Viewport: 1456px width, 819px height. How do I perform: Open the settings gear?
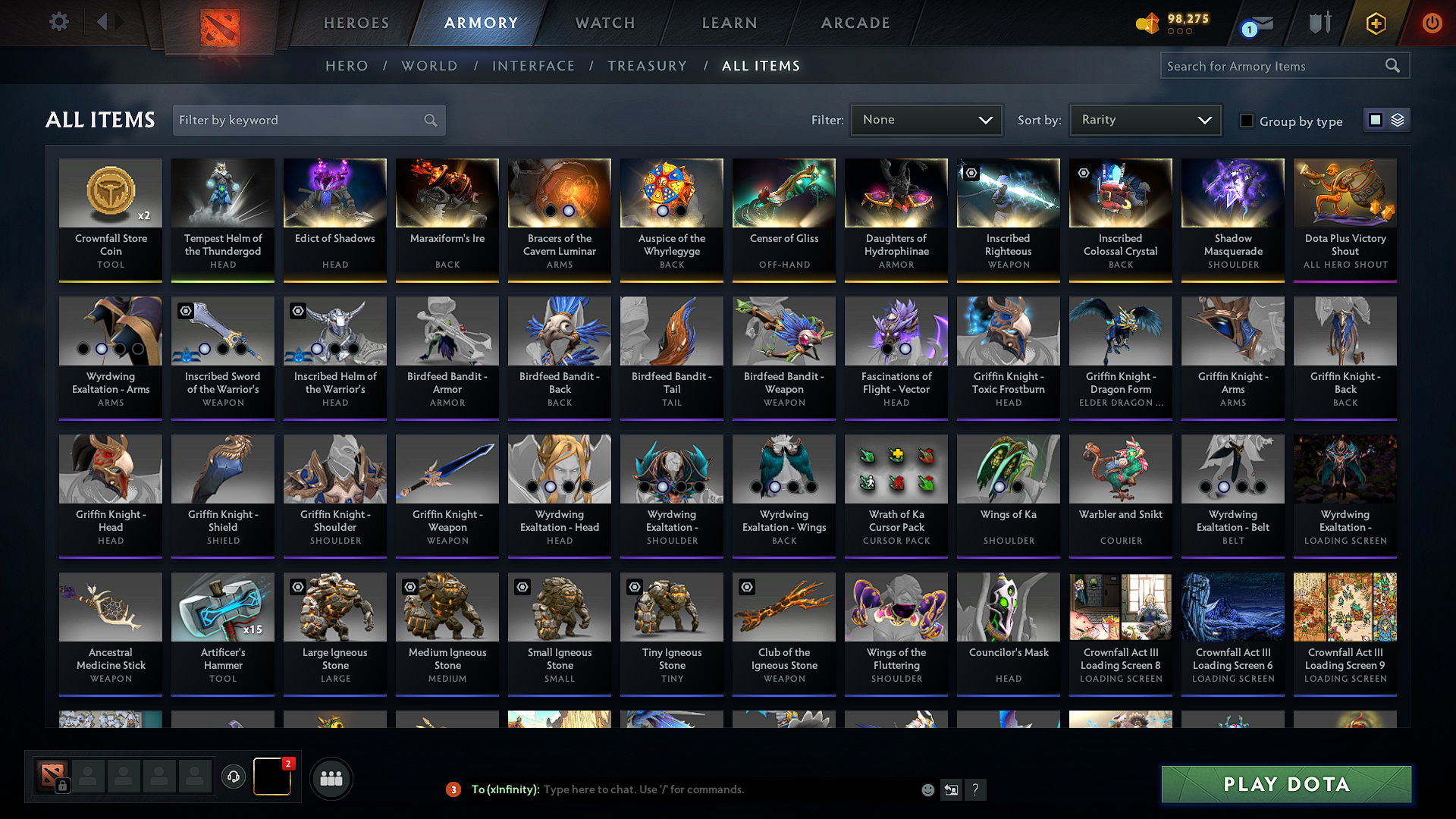click(58, 22)
